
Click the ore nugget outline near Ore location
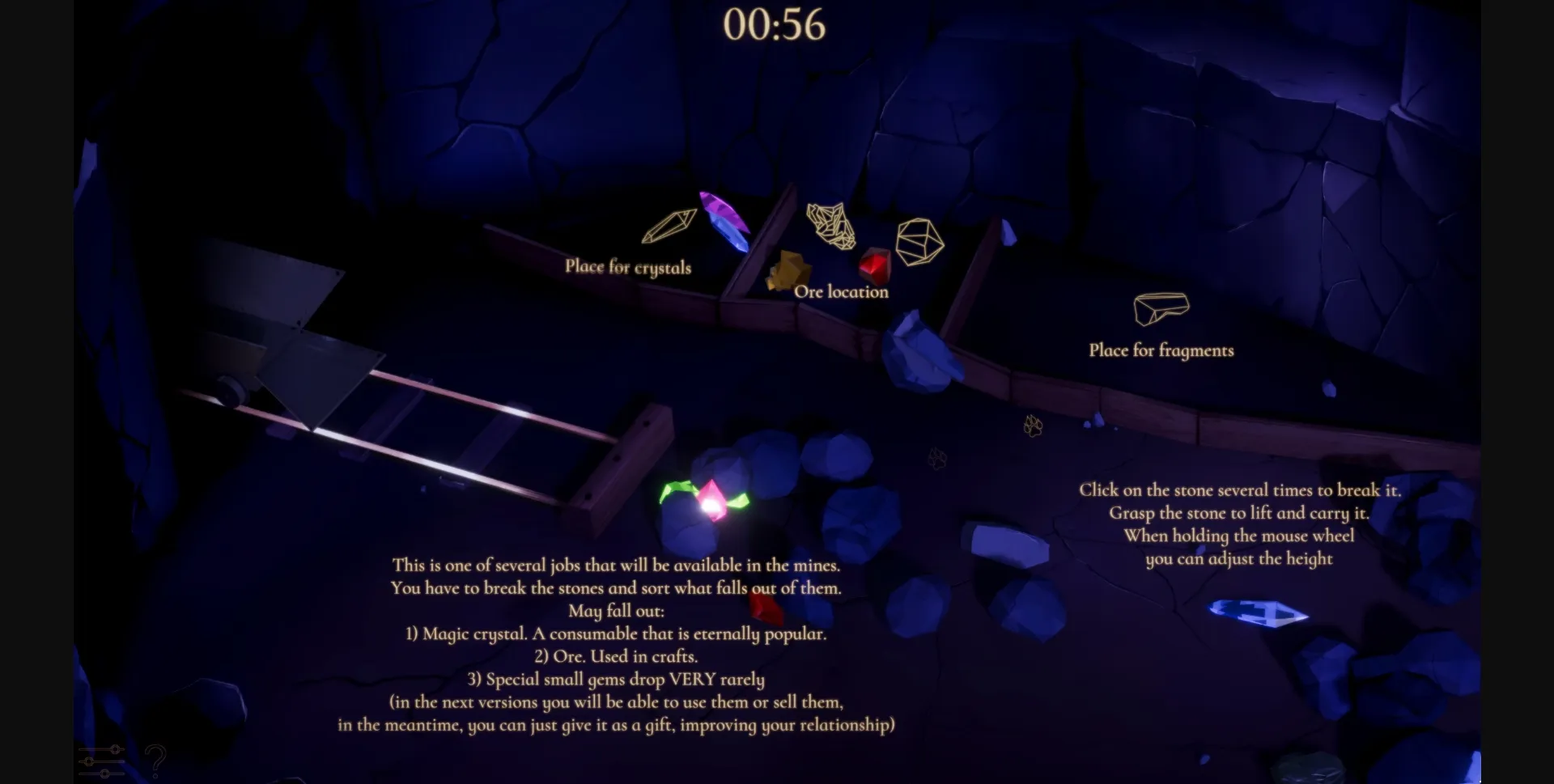coord(830,227)
